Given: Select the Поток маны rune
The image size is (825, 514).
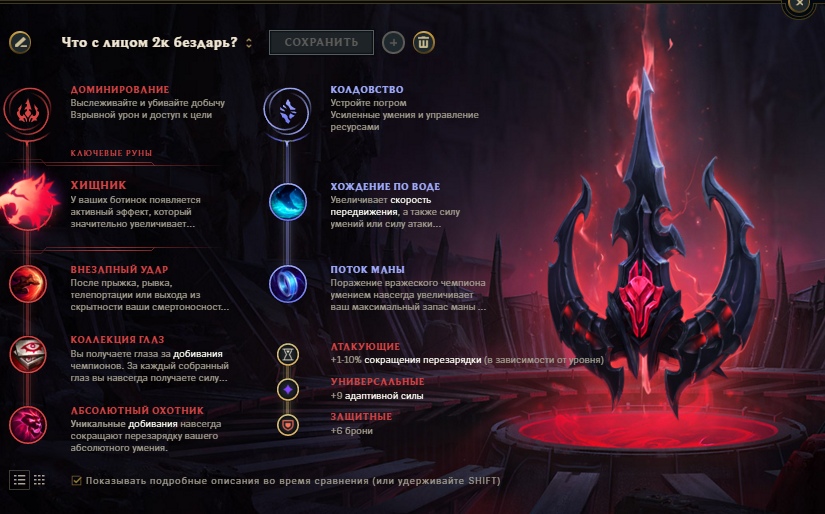Looking at the screenshot, I should click(x=288, y=283).
